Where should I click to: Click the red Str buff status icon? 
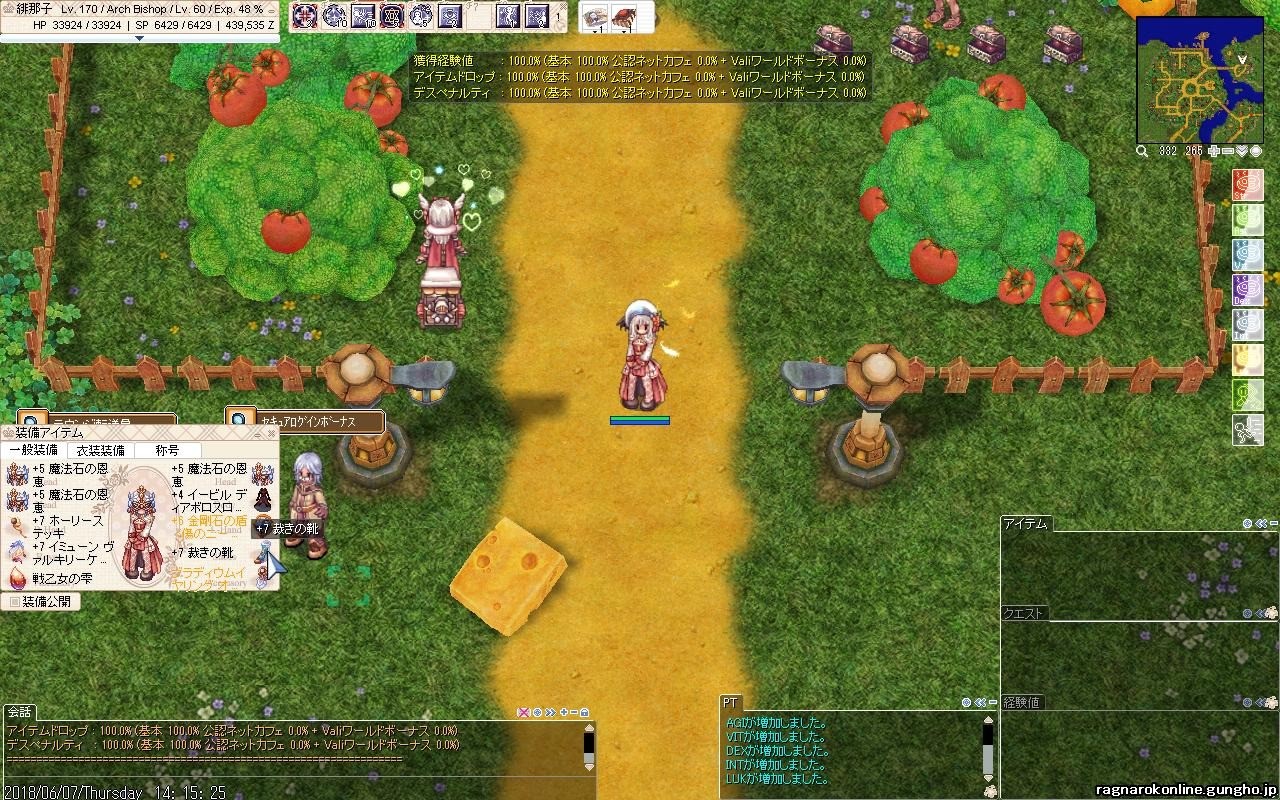pyautogui.click(x=1247, y=185)
